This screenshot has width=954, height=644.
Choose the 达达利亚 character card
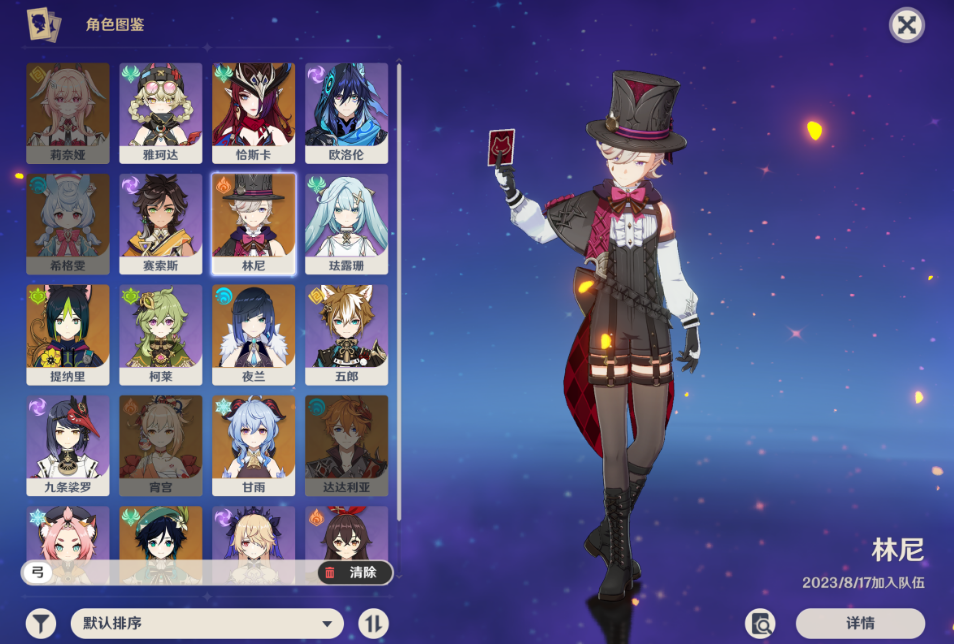(x=346, y=446)
